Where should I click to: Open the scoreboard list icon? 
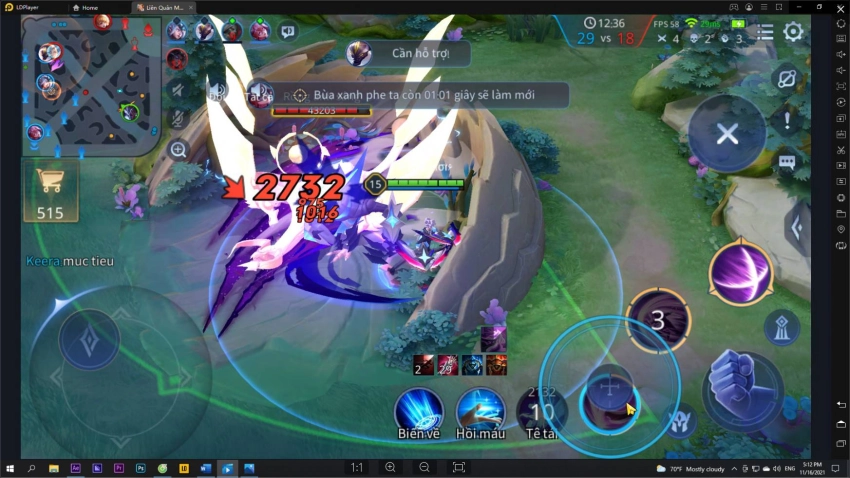pos(765,32)
